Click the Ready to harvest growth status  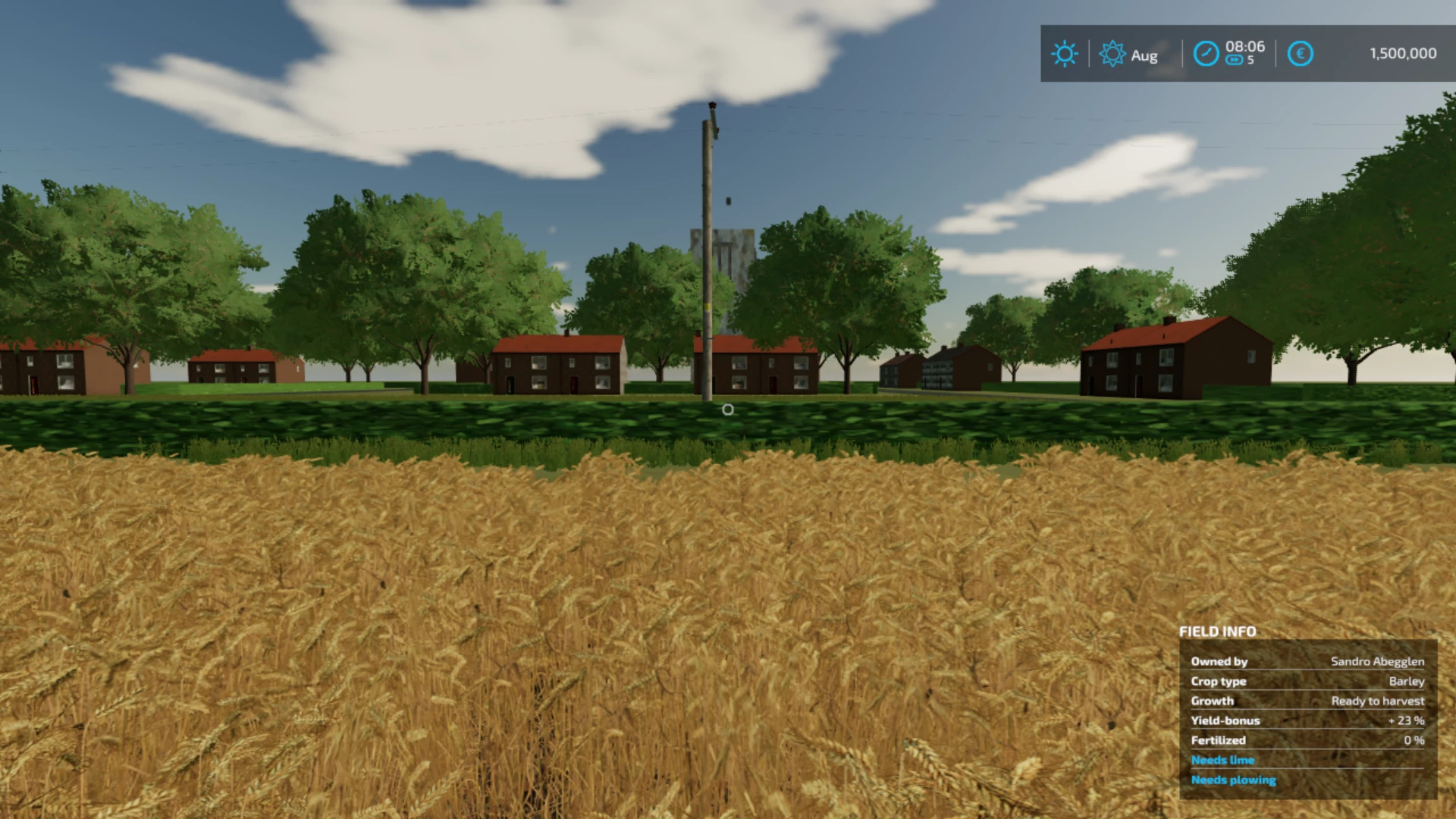(1376, 701)
